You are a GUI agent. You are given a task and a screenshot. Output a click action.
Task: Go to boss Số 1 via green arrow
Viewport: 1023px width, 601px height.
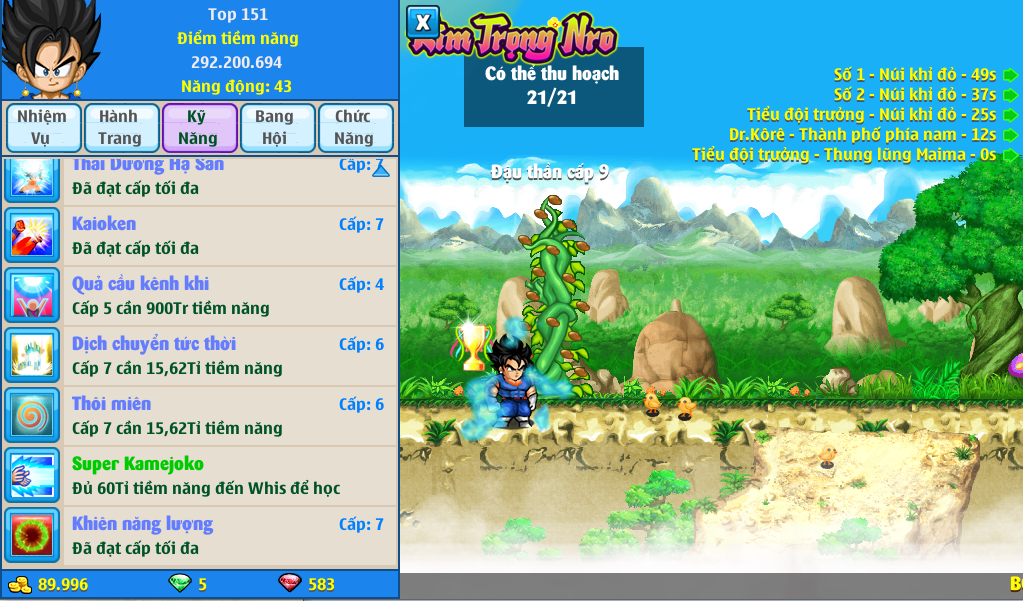pos(1011,75)
